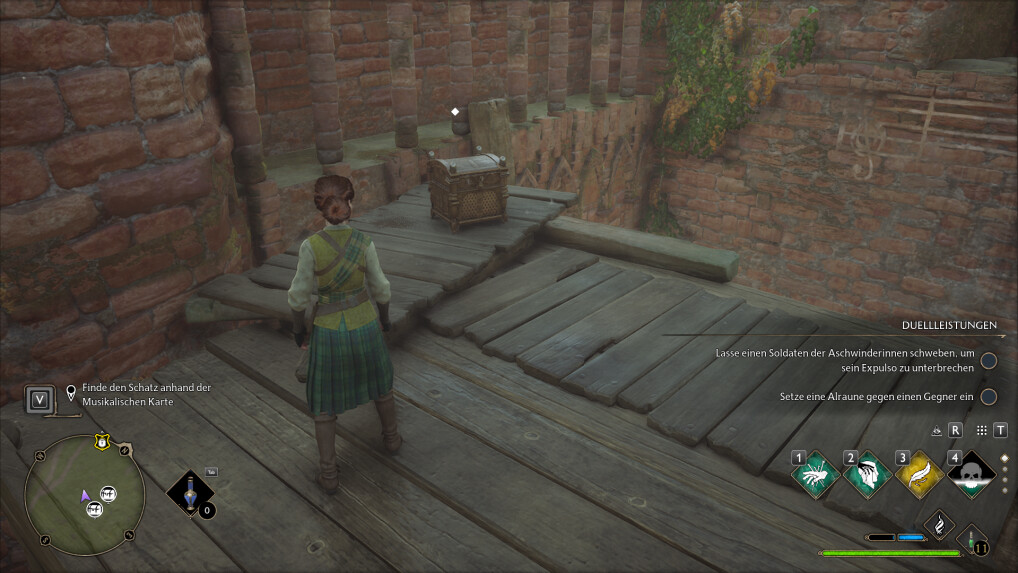Open the blue potion tool wheel slot
Image resolution: width=1018 pixels, height=573 pixels.
pos(189,493)
